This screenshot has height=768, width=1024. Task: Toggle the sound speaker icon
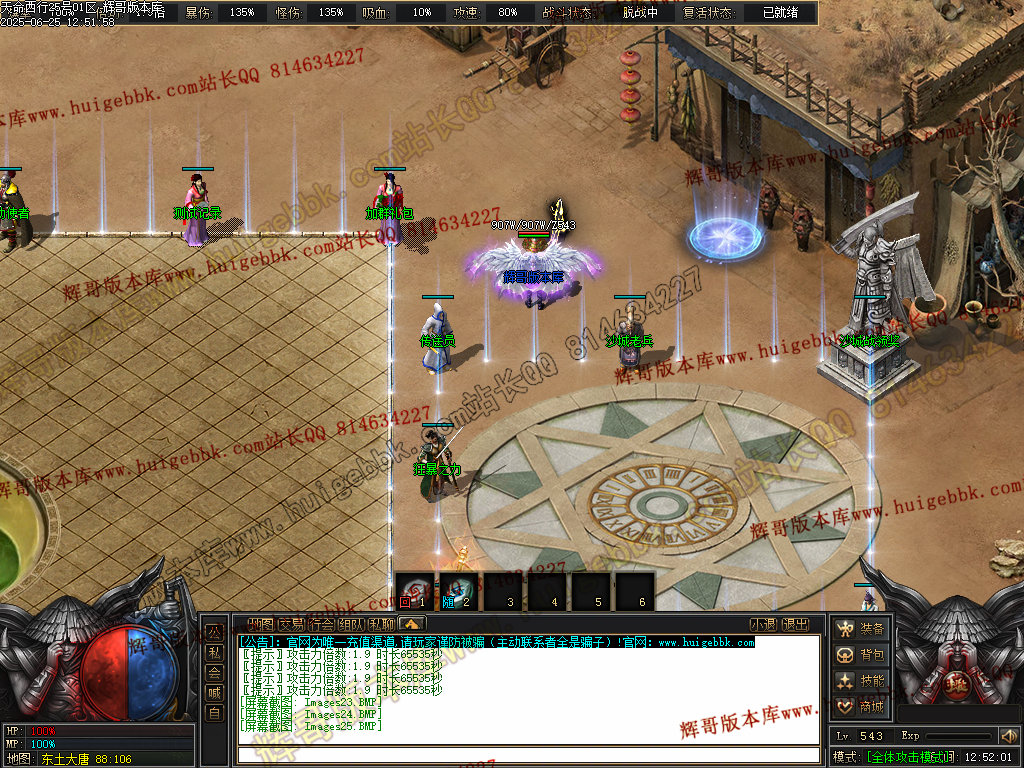coord(1008,737)
